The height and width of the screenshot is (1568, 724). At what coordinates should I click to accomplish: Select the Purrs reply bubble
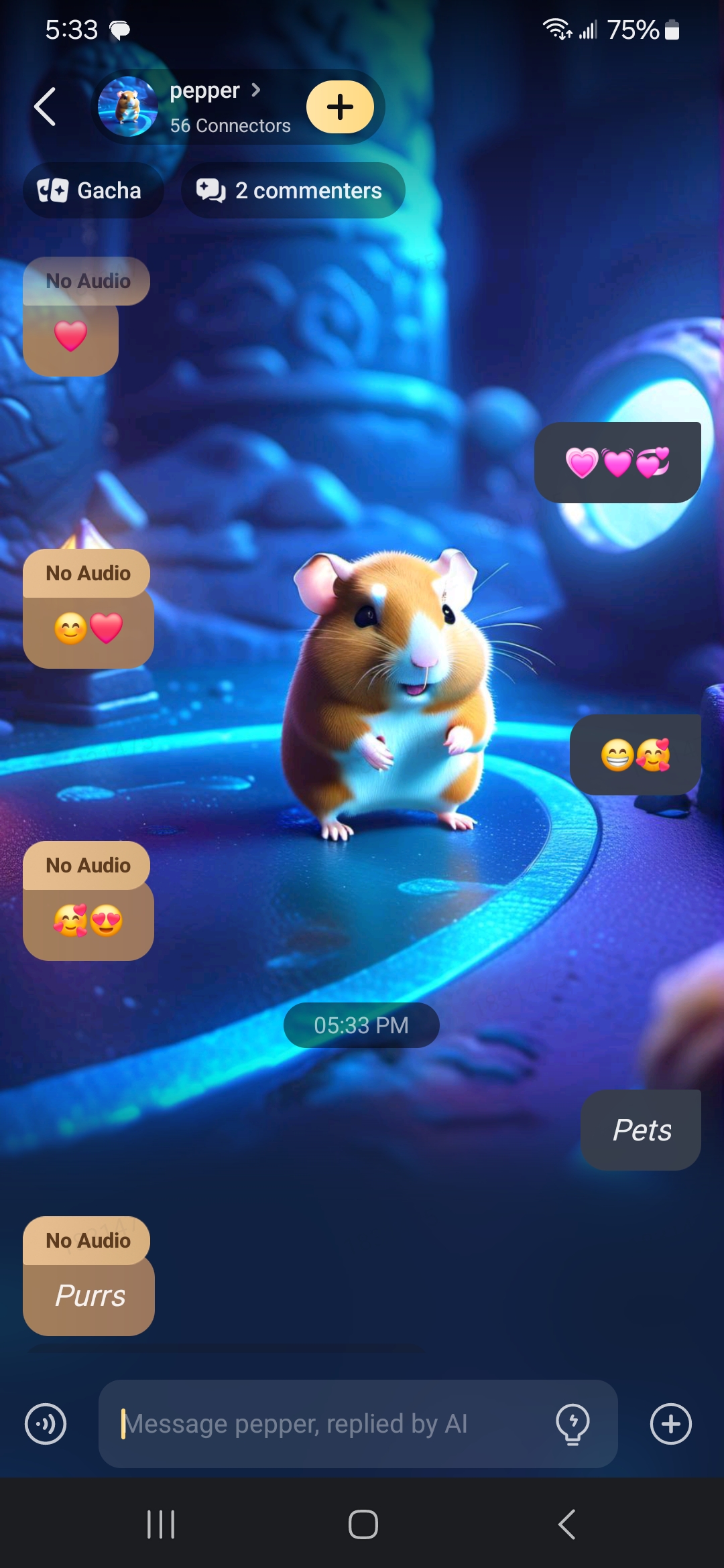pos(89,1297)
